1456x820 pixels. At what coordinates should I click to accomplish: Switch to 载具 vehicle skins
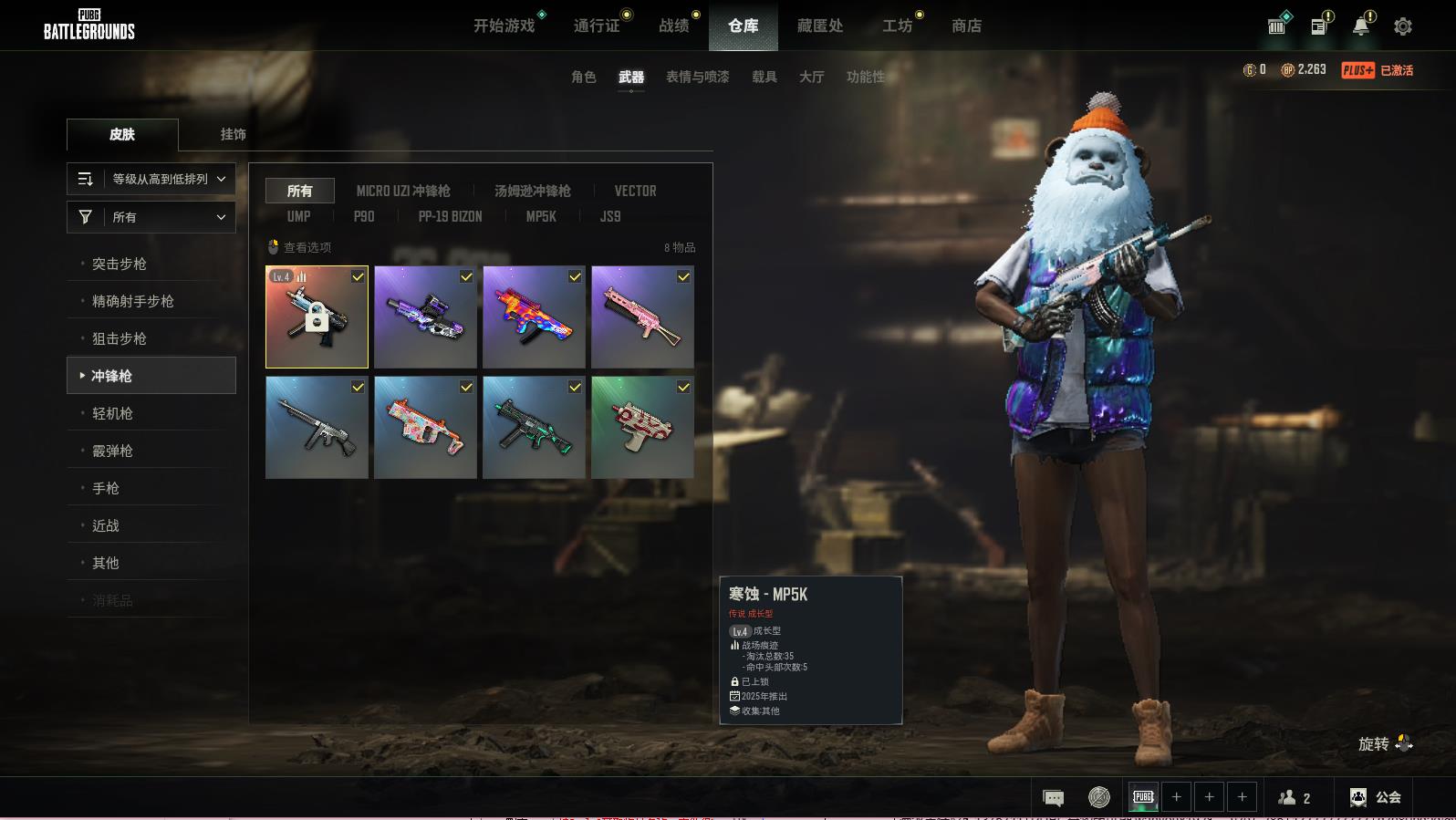(x=764, y=77)
